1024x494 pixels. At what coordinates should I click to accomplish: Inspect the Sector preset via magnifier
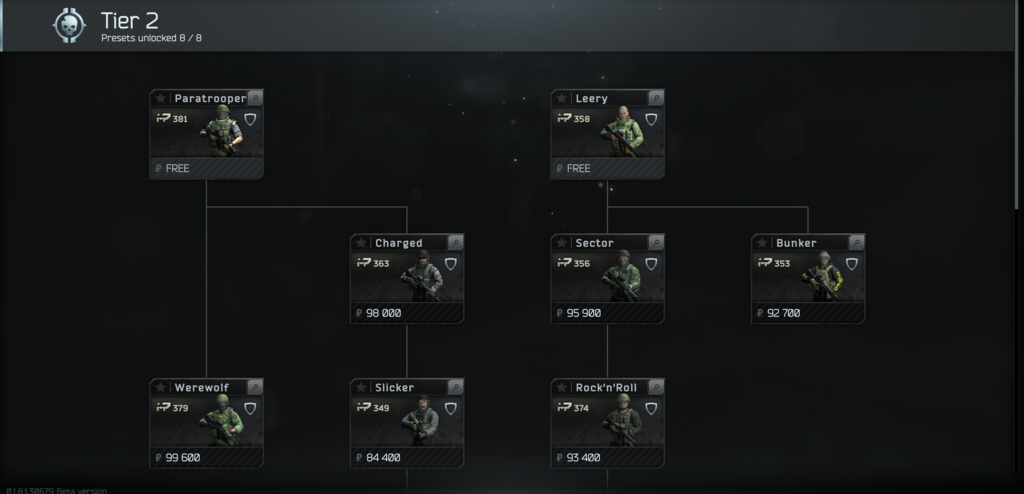655,243
